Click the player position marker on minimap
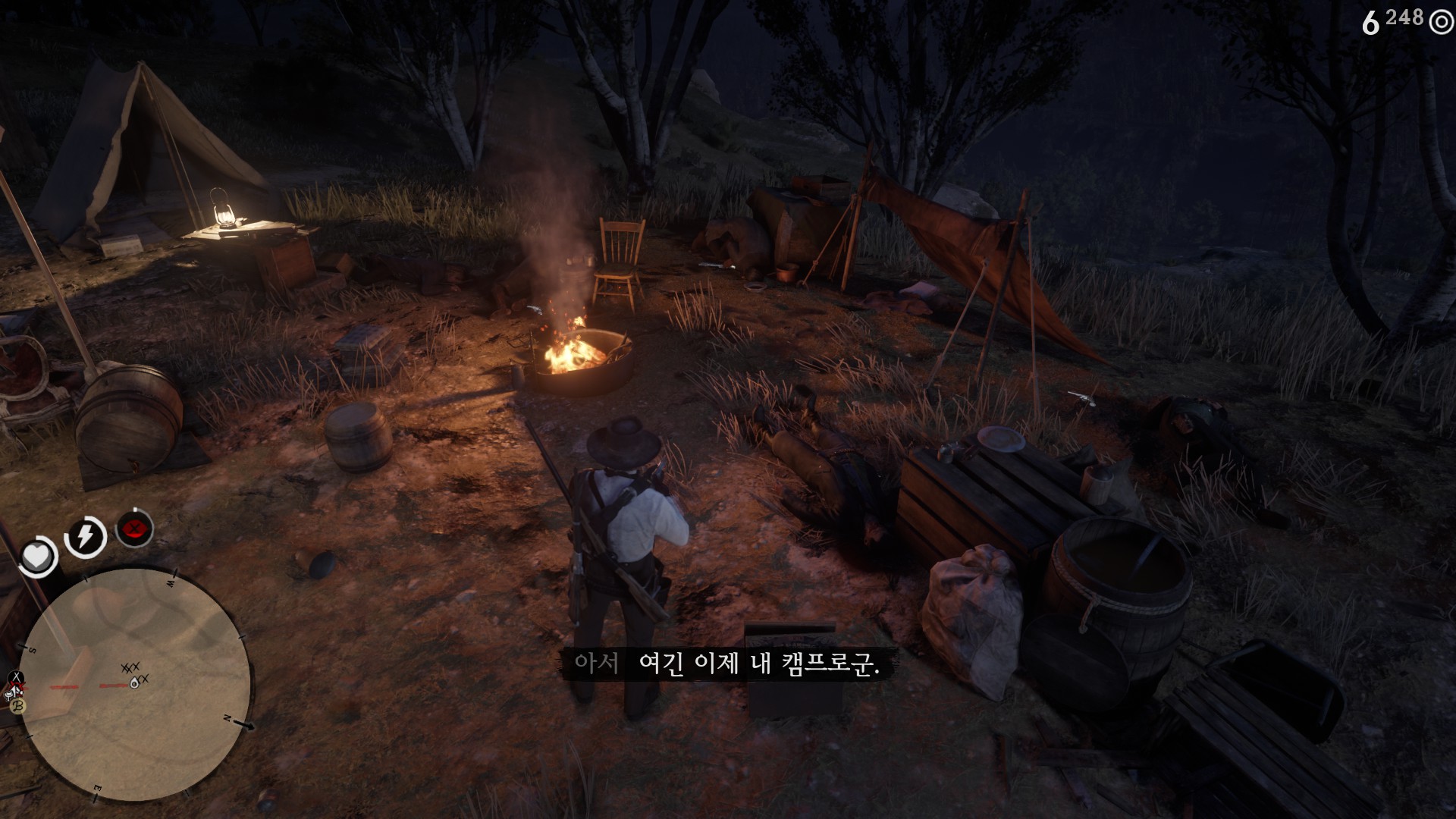1456x819 pixels. pos(135,683)
